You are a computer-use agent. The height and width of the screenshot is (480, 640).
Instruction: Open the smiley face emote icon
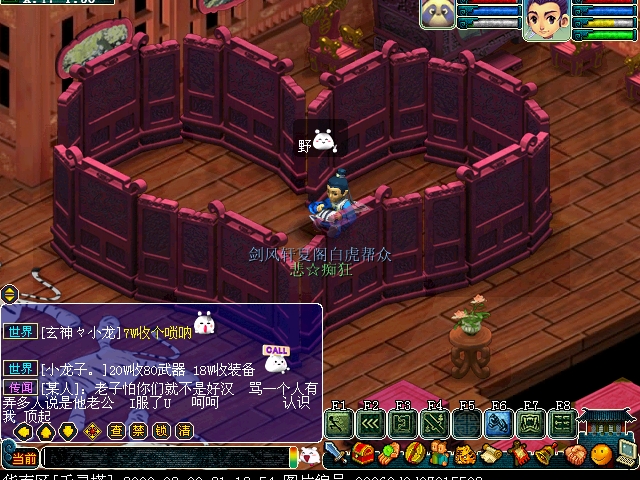[x=600, y=455]
